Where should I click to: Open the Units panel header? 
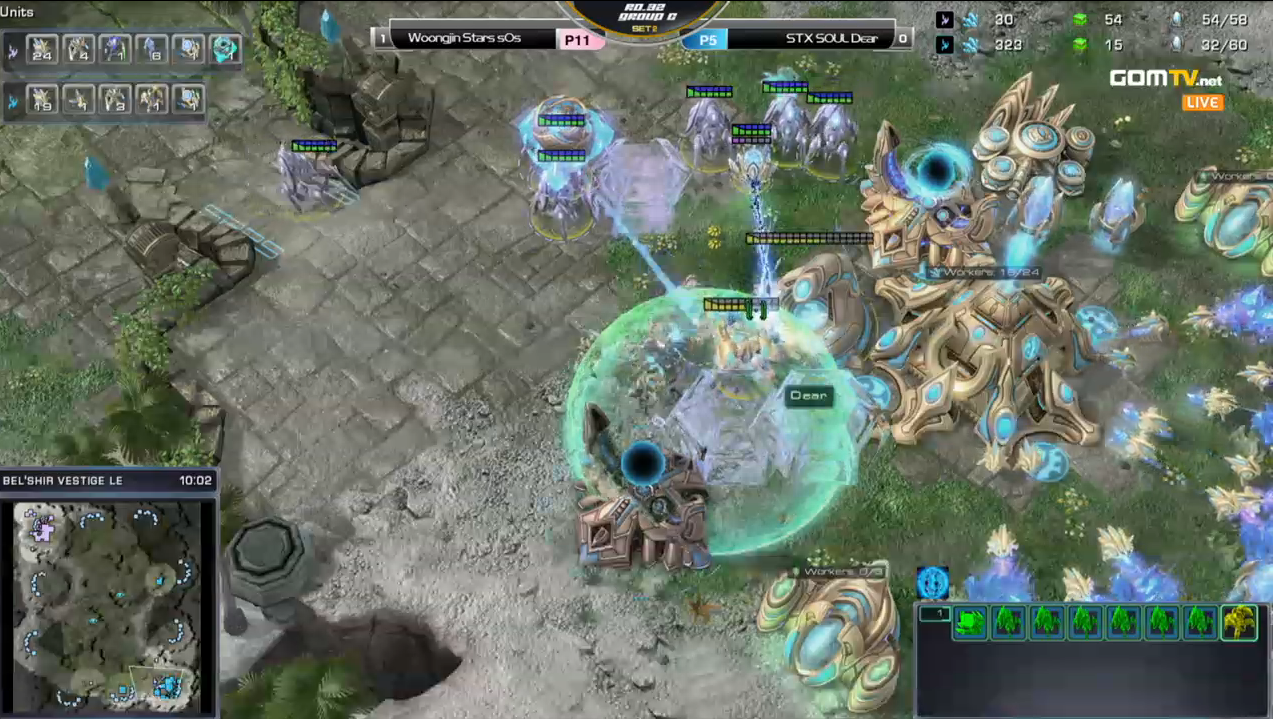(18, 12)
